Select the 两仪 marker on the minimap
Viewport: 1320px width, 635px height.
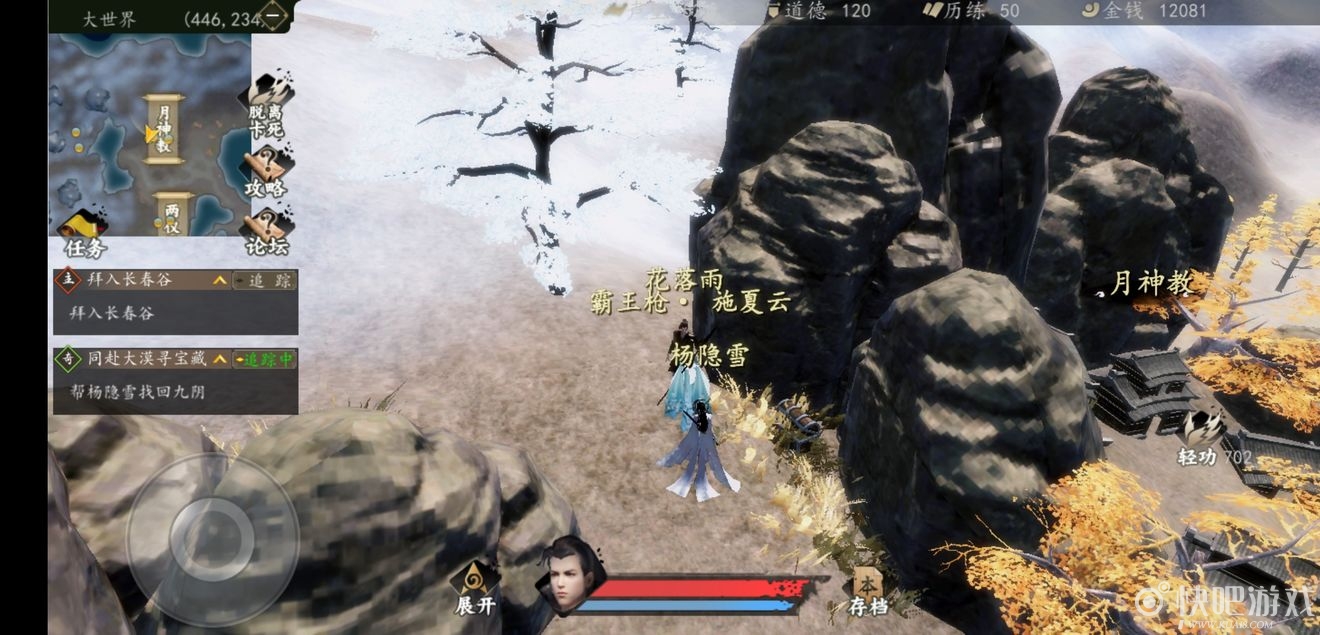click(x=173, y=213)
